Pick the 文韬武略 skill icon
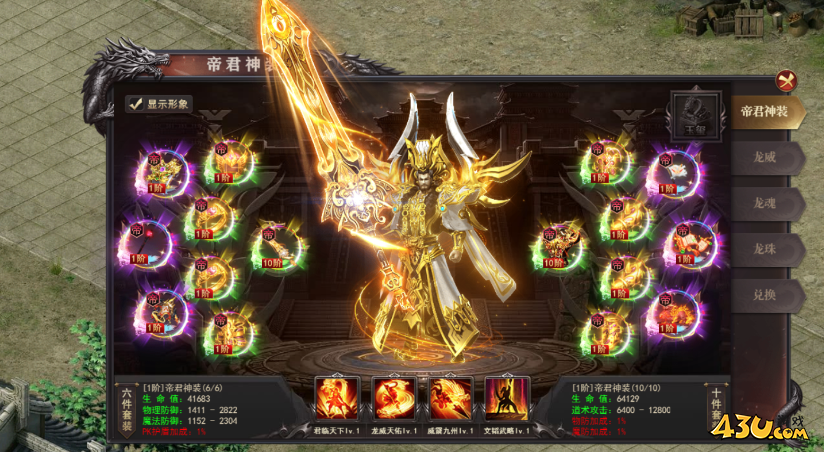The image size is (824, 452). [x=507, y=399]
